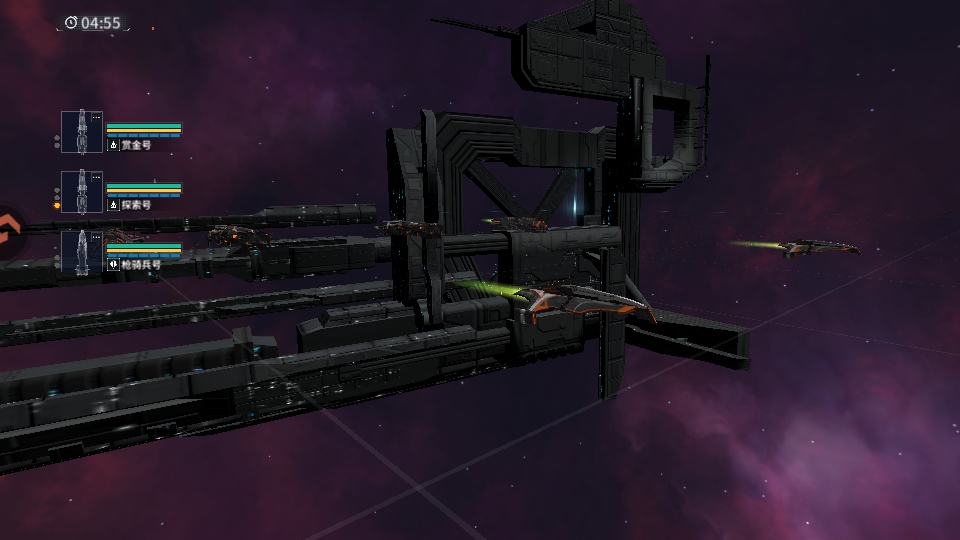Select the 枪骑兵号 ship portrait card

tap(81, 252)
